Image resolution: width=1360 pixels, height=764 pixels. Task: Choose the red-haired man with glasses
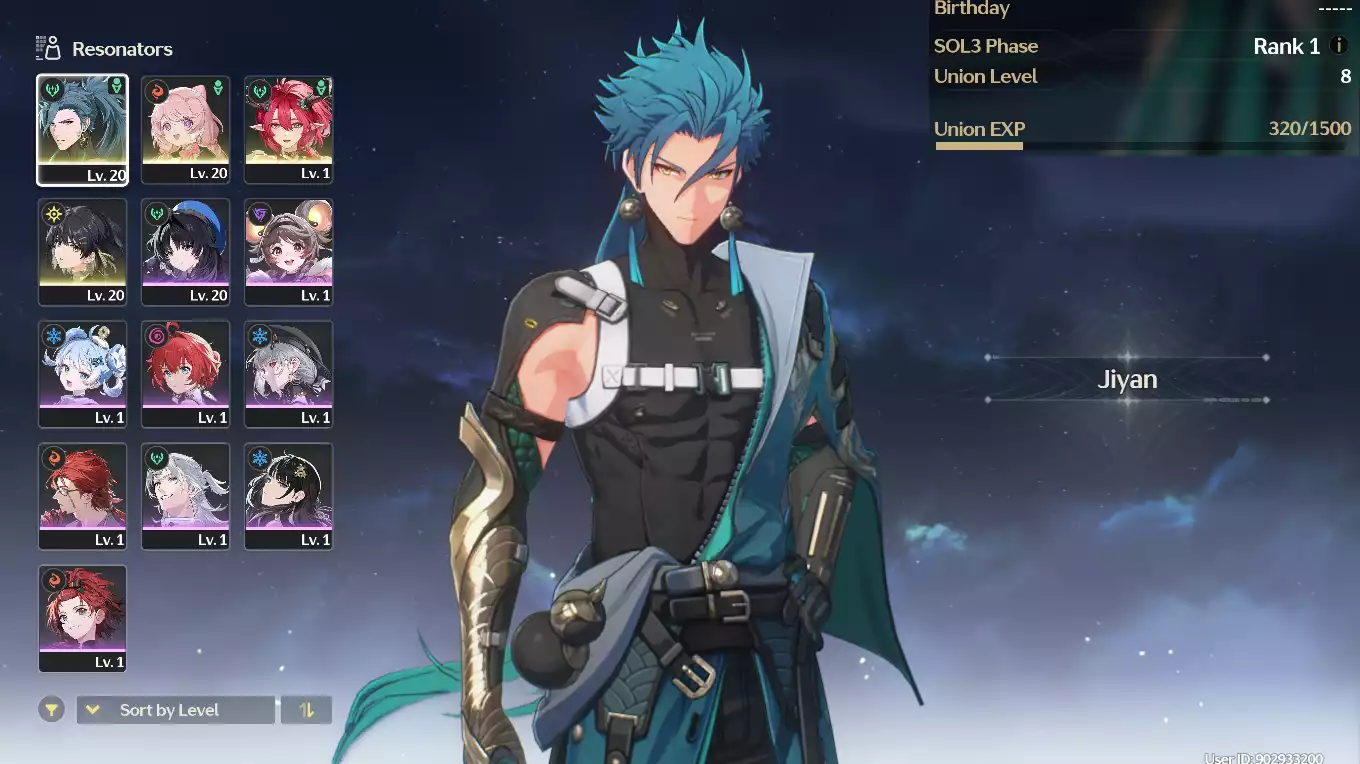pos(82,496)
